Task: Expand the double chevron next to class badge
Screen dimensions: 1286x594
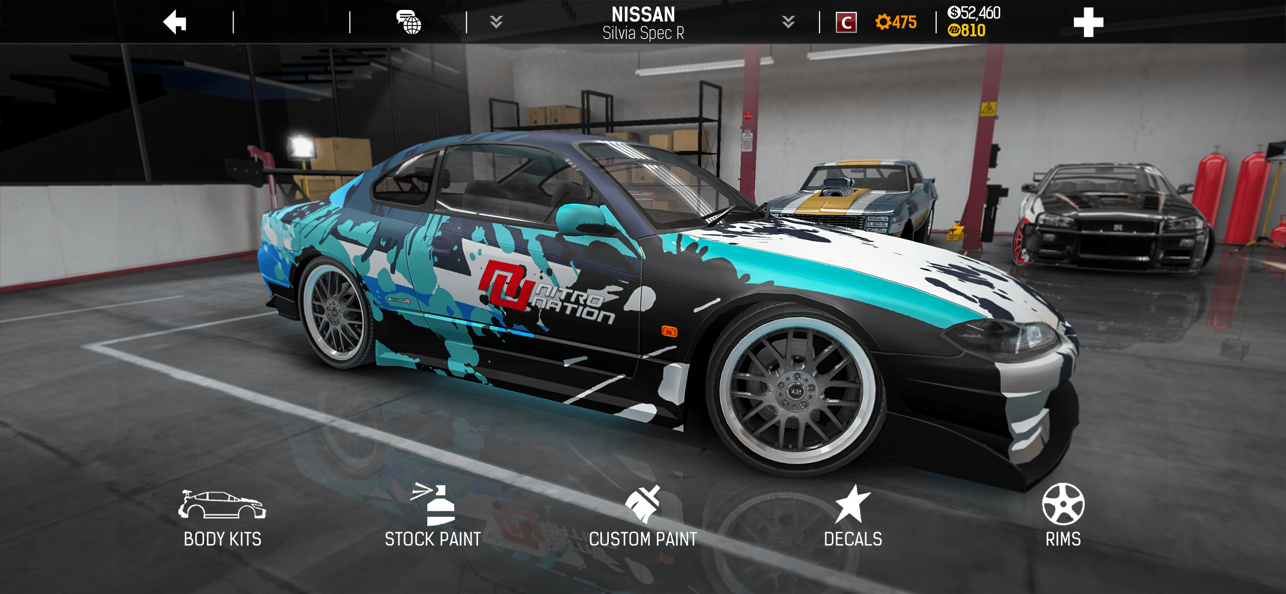Action: (x=788, y=22)
